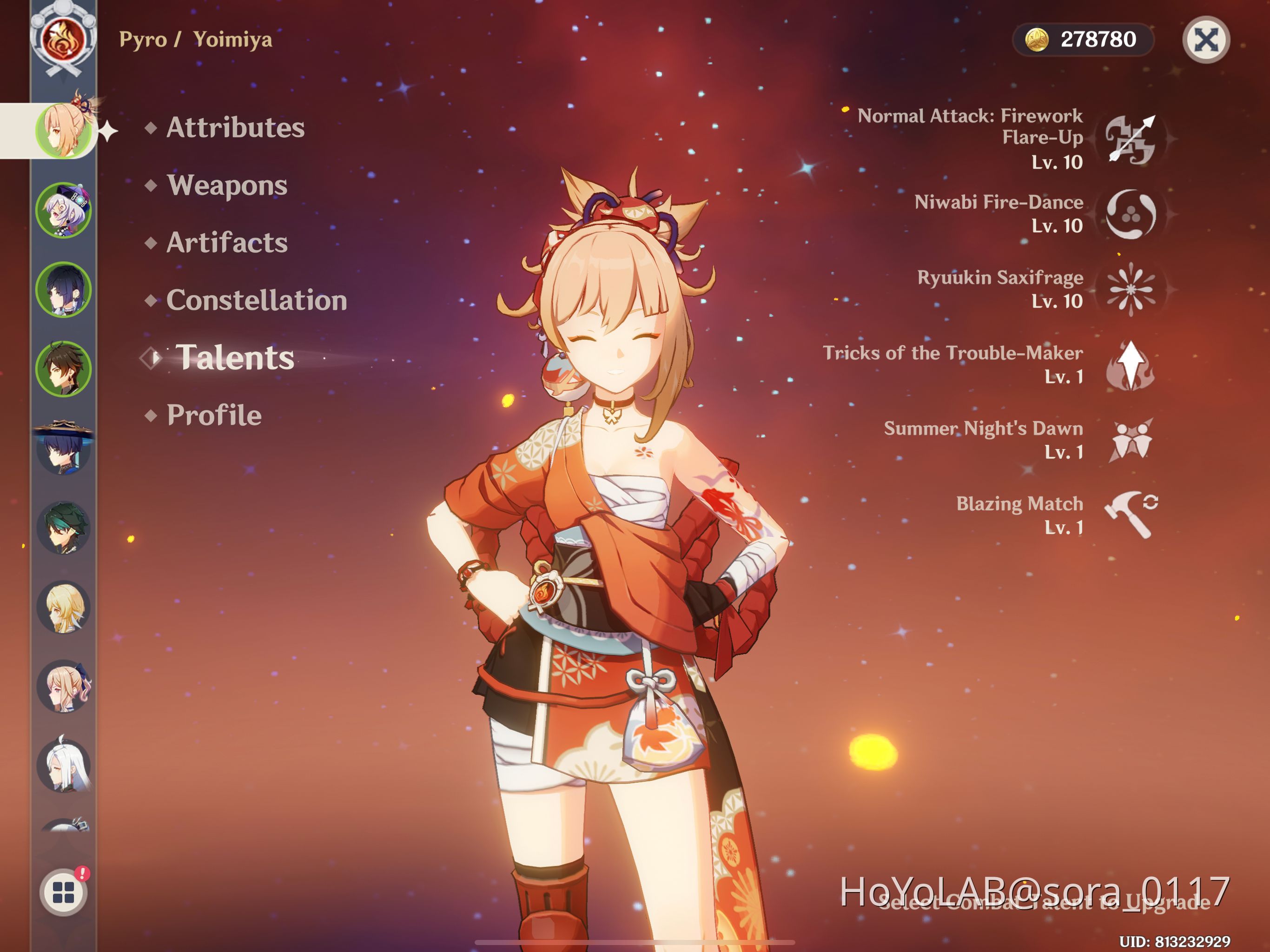Open the grid view button with alert
This screenshot has width=1270, height=952.
(x=64, y=892)
